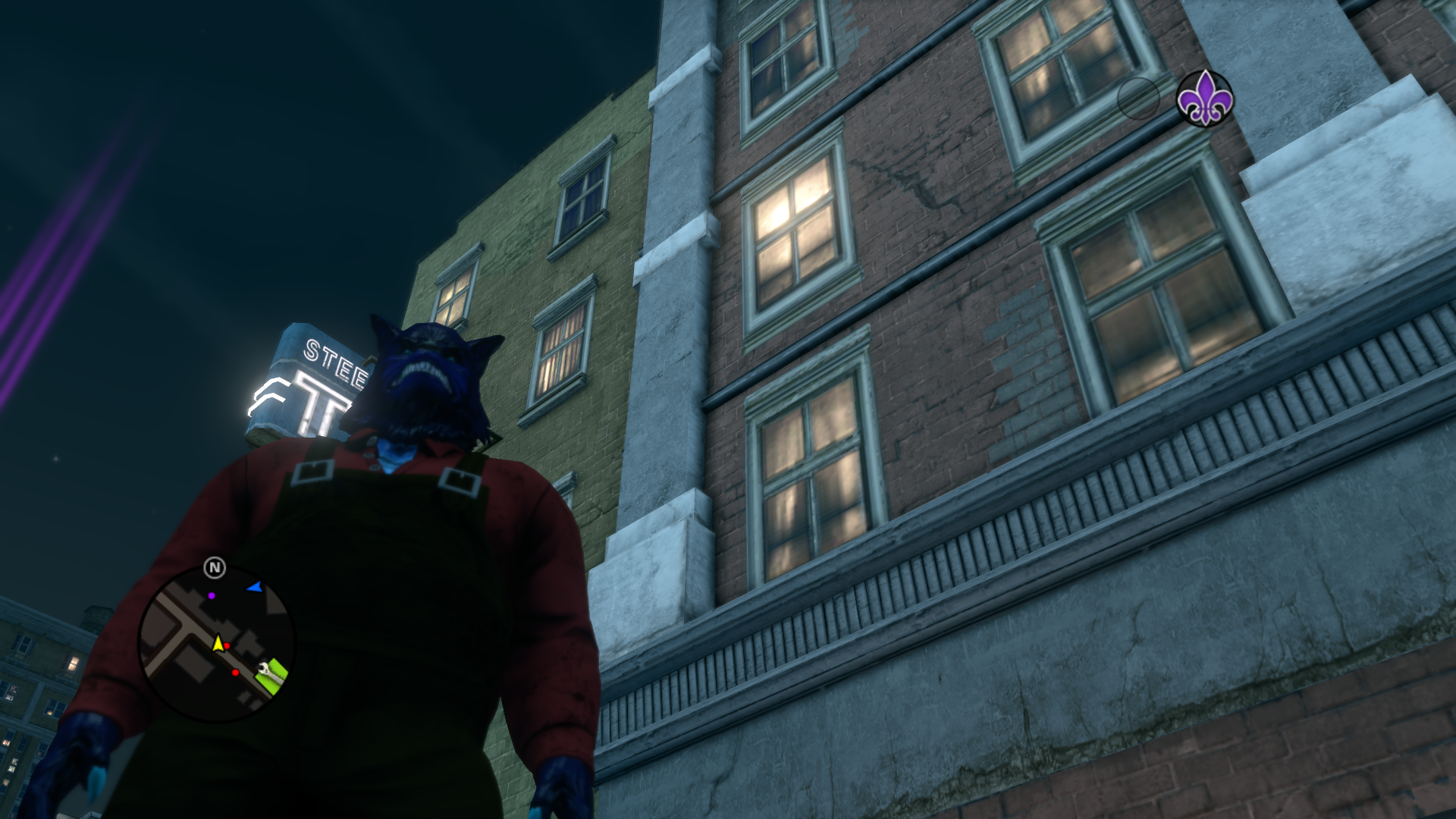1456x819 pixels.
Task: Click the purple fleur-de-lis Saints icon
Action: 1204,99
